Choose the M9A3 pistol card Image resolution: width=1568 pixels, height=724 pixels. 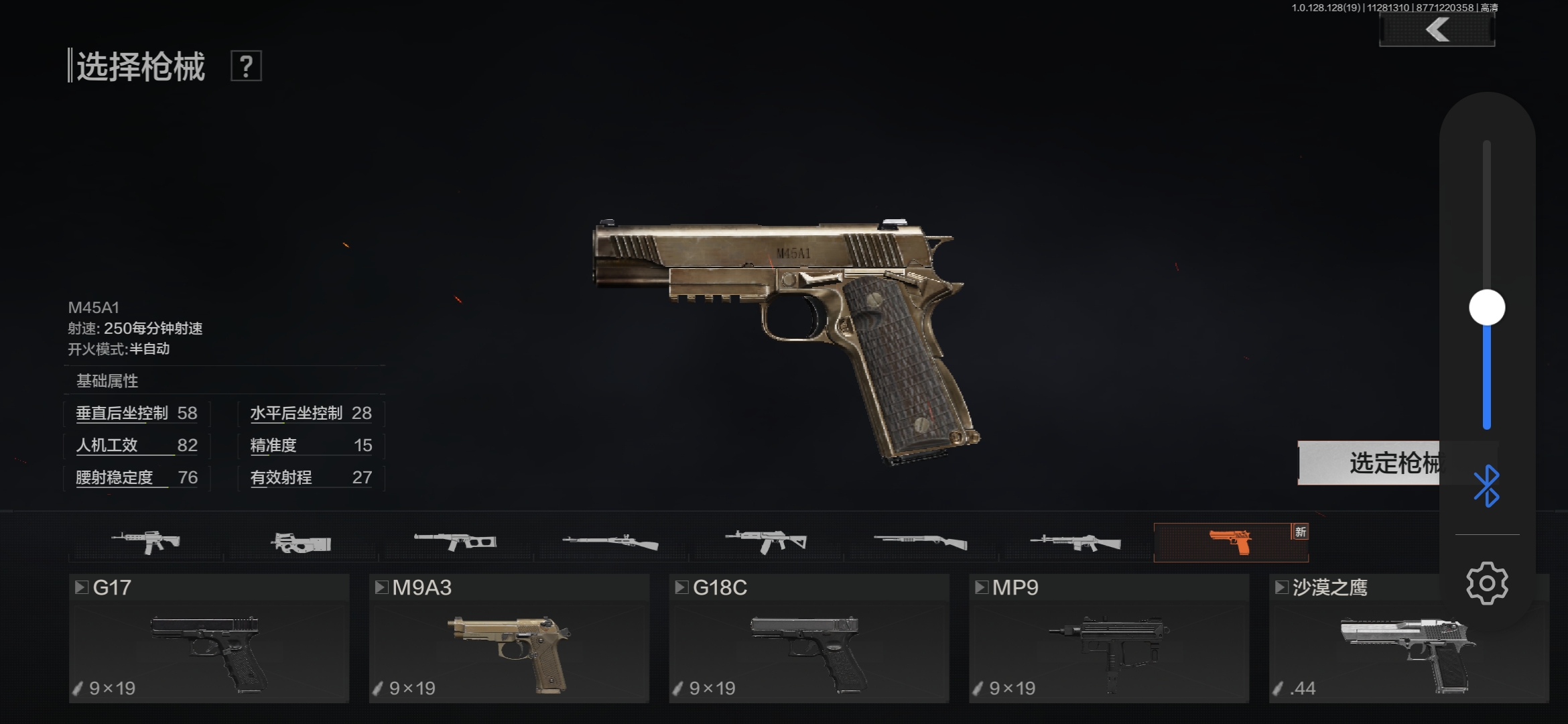pyautogui.click(x=509, y=638)
